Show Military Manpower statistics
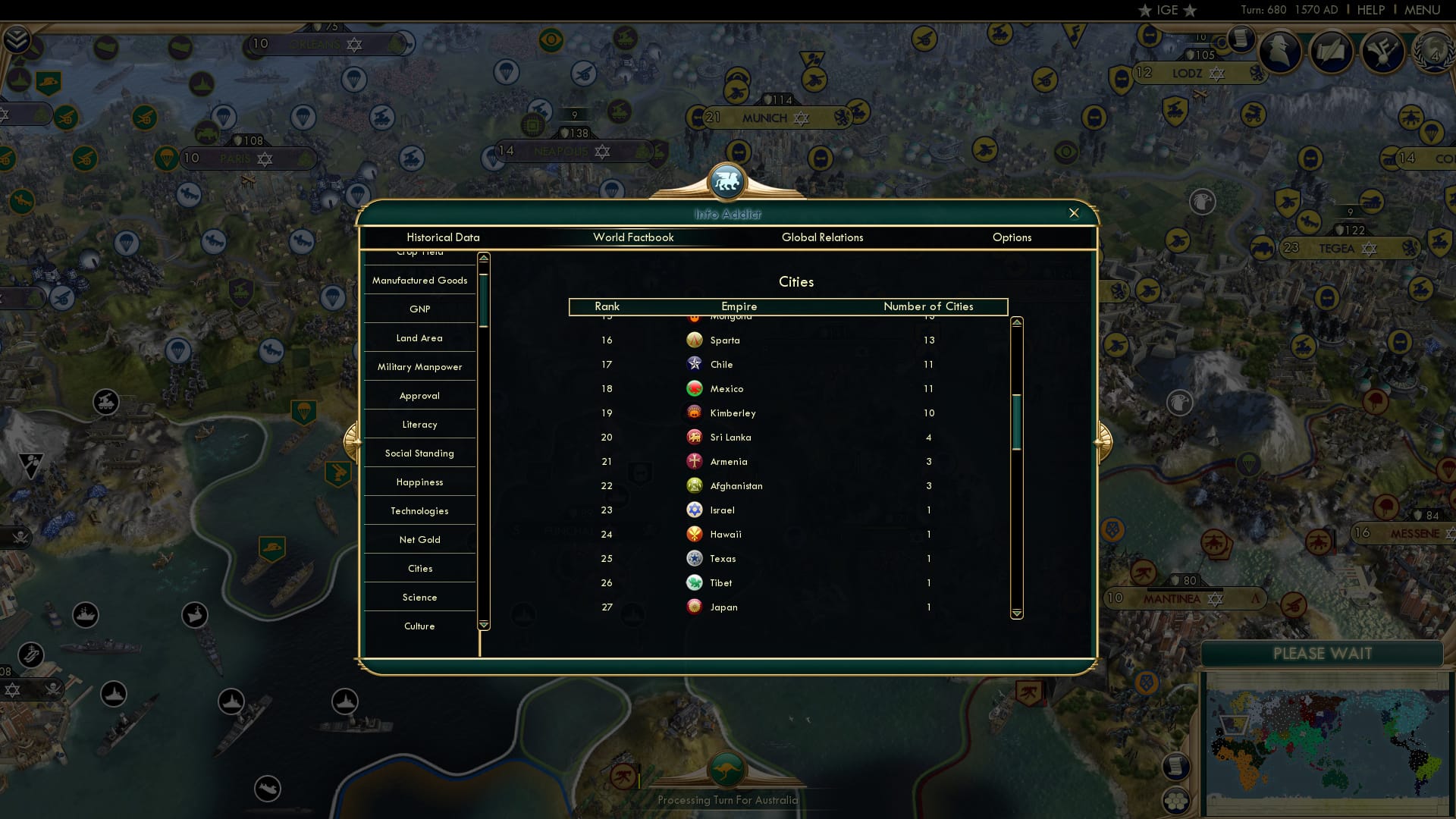Screen dimensions: 1456x819 tap(419, 366)
